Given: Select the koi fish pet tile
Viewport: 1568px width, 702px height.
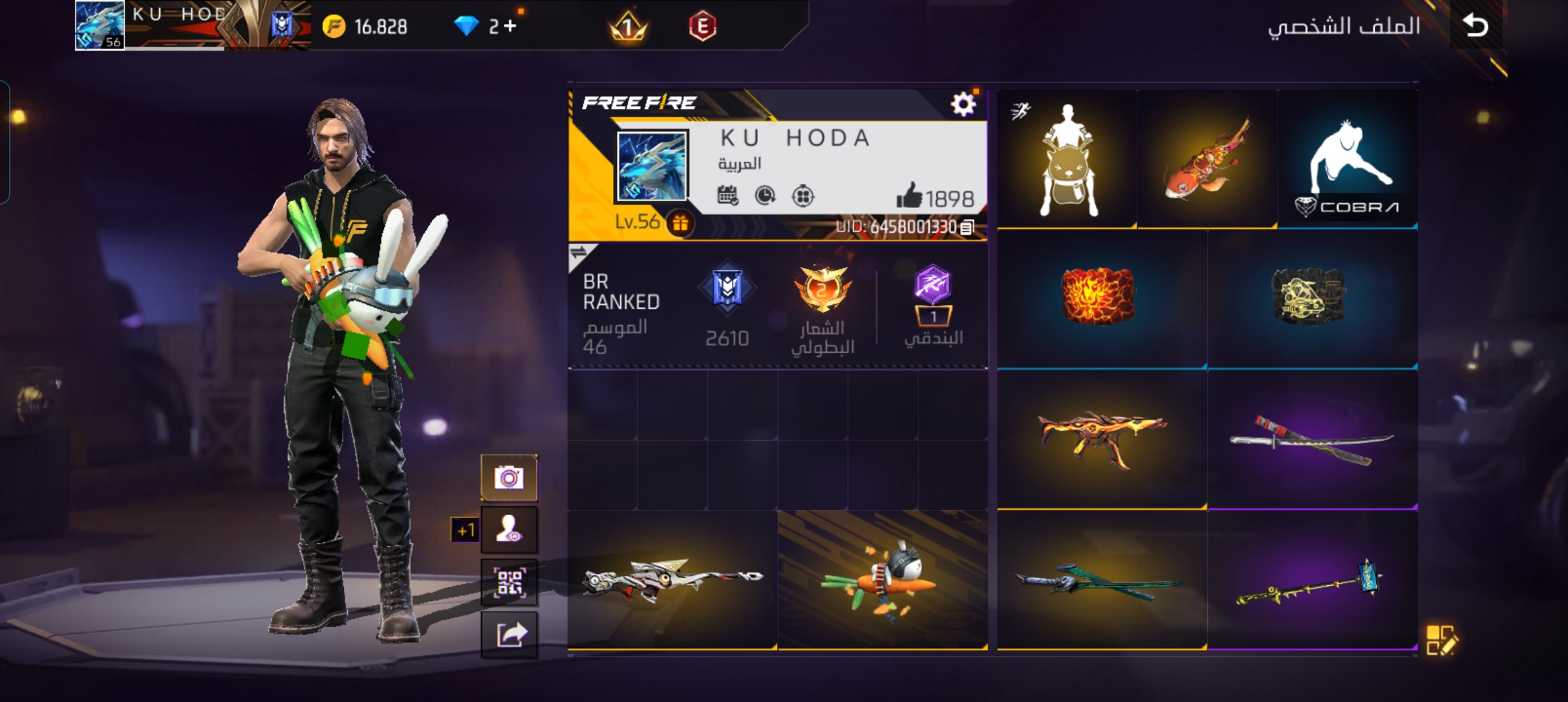Looking at the screenshot, I should coord(1207,160).
